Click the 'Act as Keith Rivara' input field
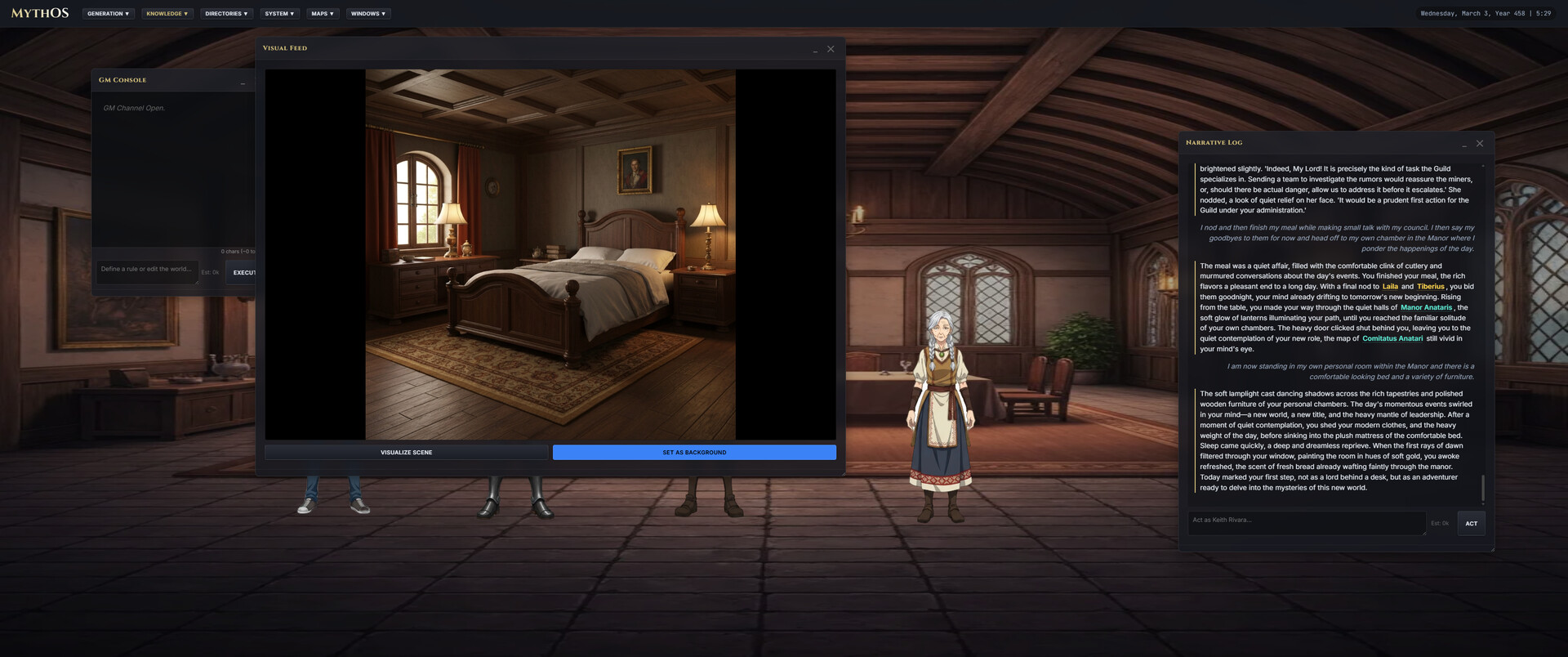The width and height of the screenshot is (1568, 657). (1307, 523)
